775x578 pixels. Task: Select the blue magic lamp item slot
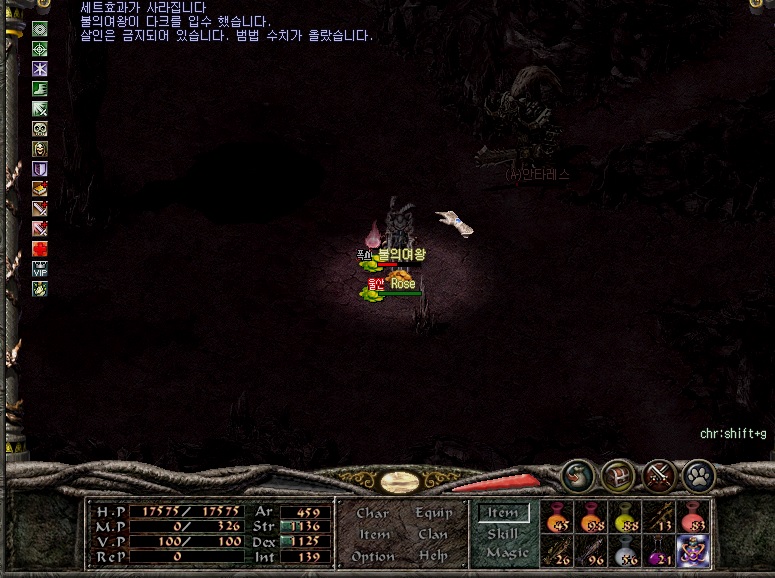point(693,551)
